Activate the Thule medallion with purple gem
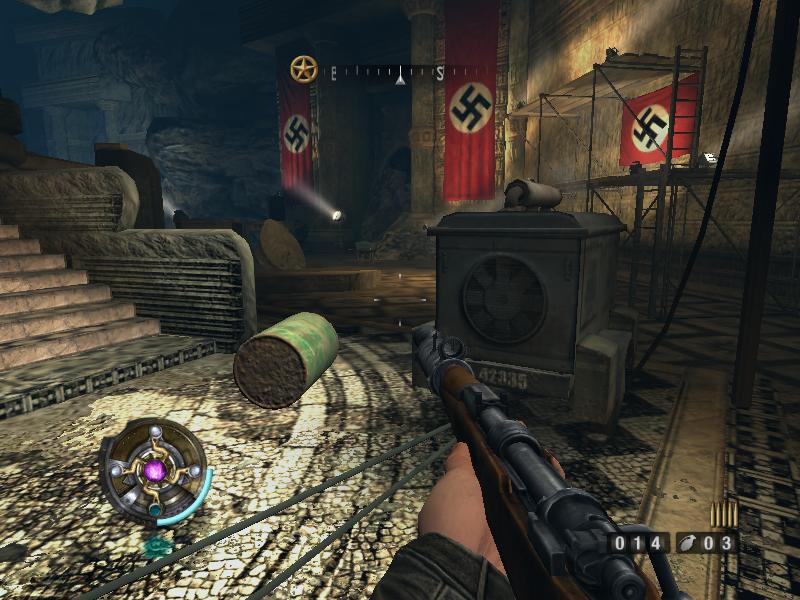Image resolution: width=800 pixels, height=600 pixels. 155,469
